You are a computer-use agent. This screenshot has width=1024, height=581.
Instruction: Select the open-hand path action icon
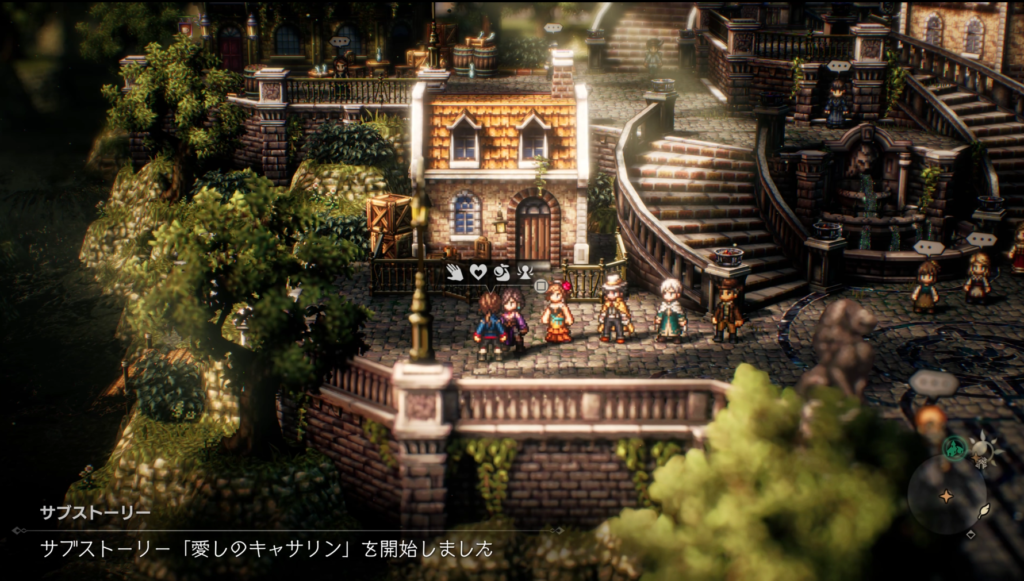[x=454, y=270]
